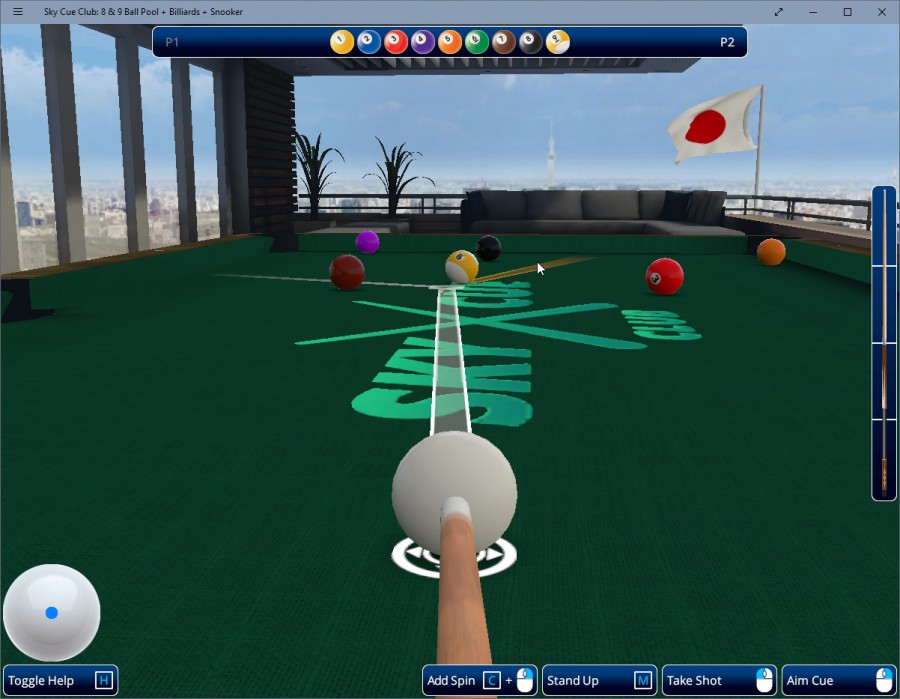Maximize the game window
This screenshot has width=900, height=699.
tap(847, 12)
